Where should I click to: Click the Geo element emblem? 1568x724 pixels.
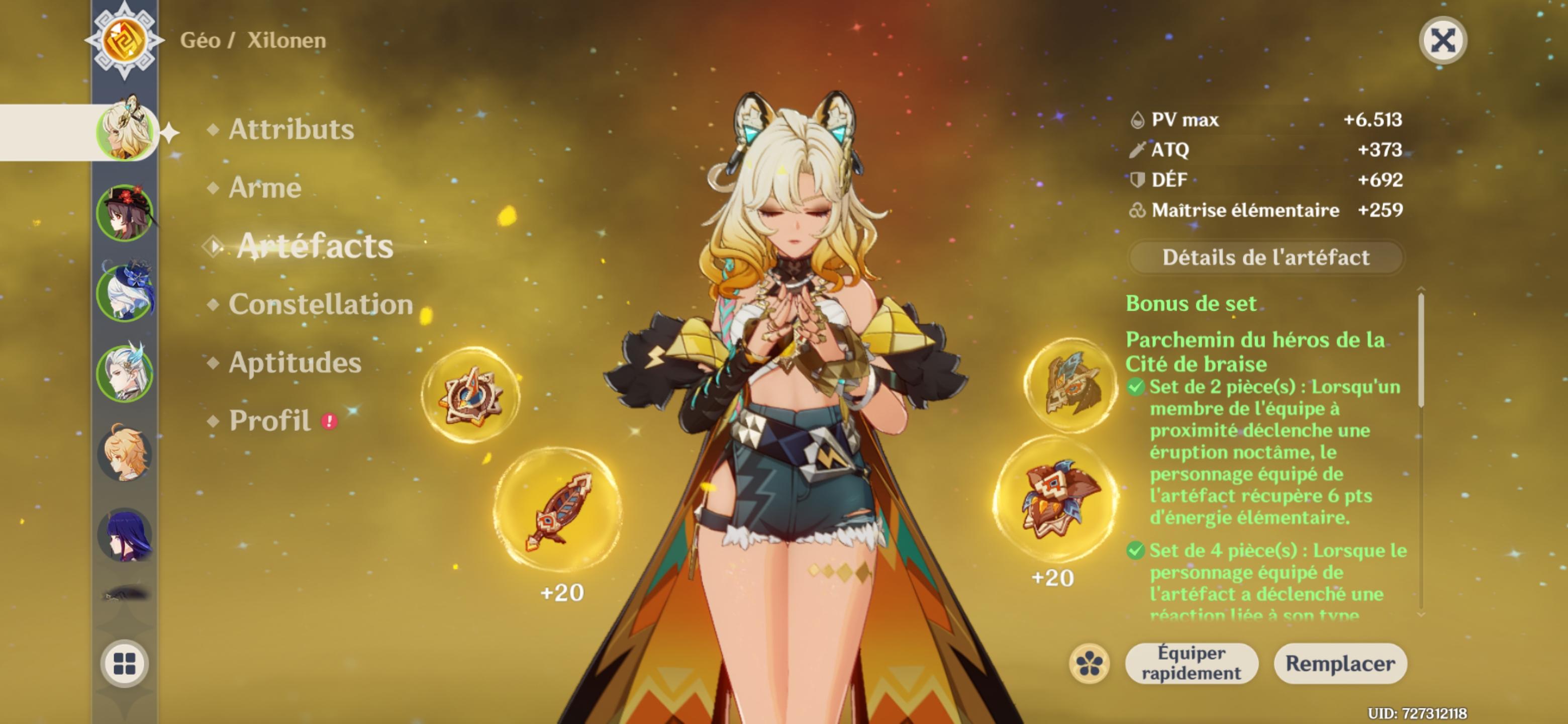click(124, 41)
